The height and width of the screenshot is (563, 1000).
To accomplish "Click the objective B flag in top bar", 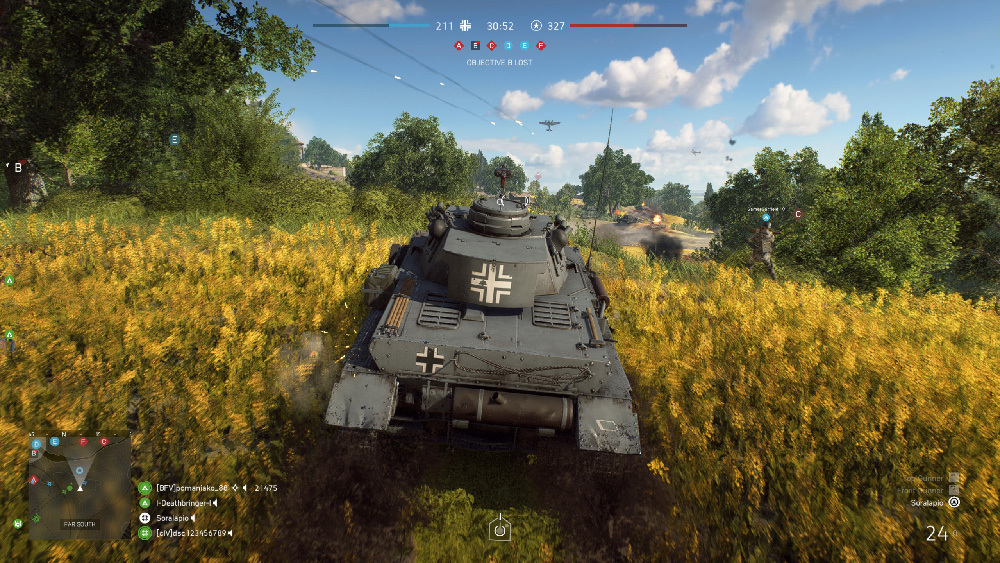I will (x=475, y=46).
